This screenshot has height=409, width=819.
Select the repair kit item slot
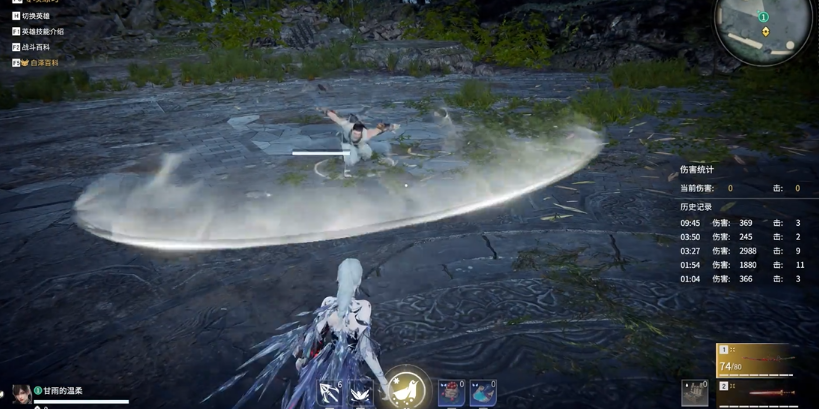click(694, 392)
